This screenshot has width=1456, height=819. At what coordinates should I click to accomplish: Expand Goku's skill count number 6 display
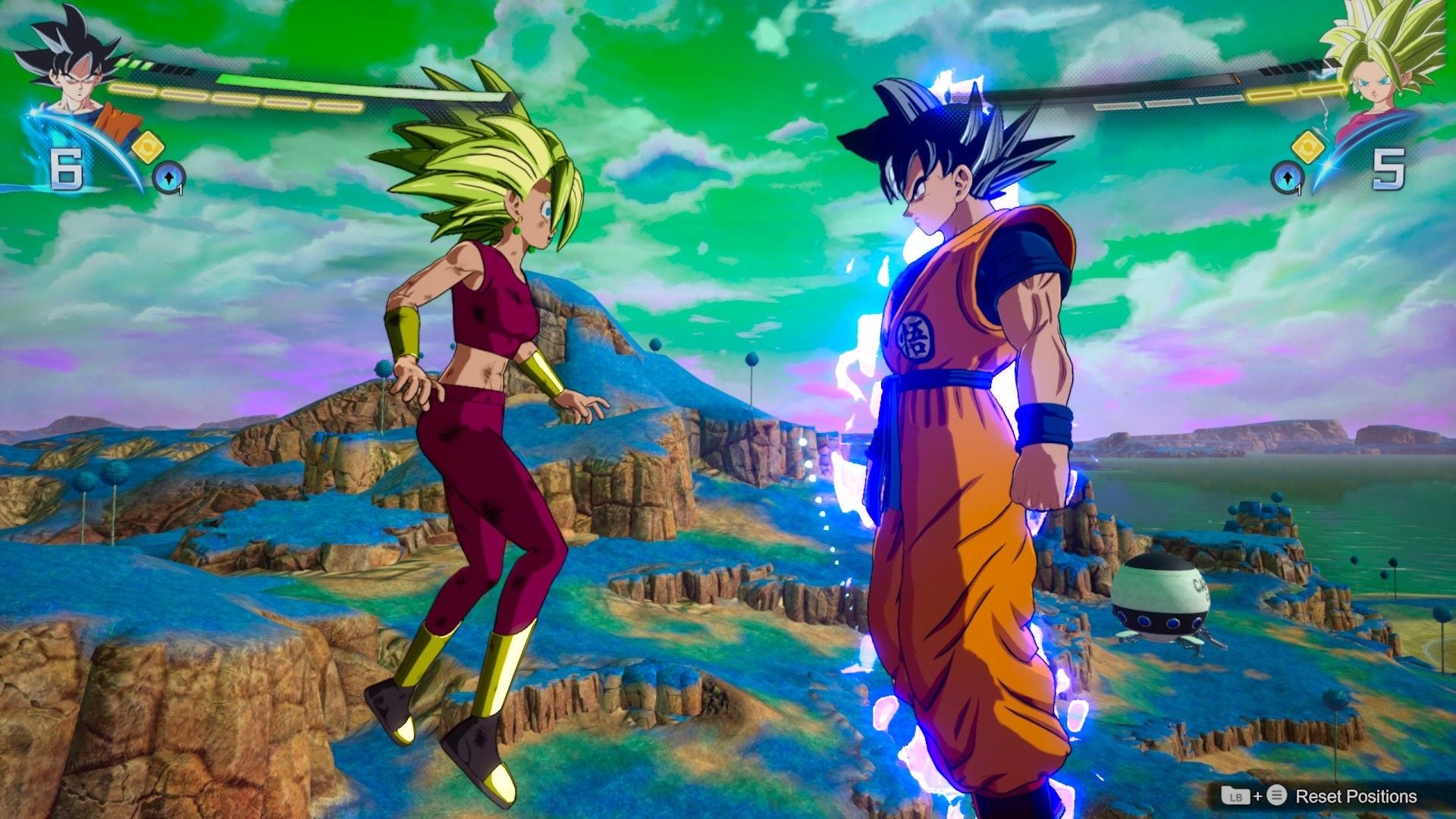pyautogui.click(x=65, y=167)
